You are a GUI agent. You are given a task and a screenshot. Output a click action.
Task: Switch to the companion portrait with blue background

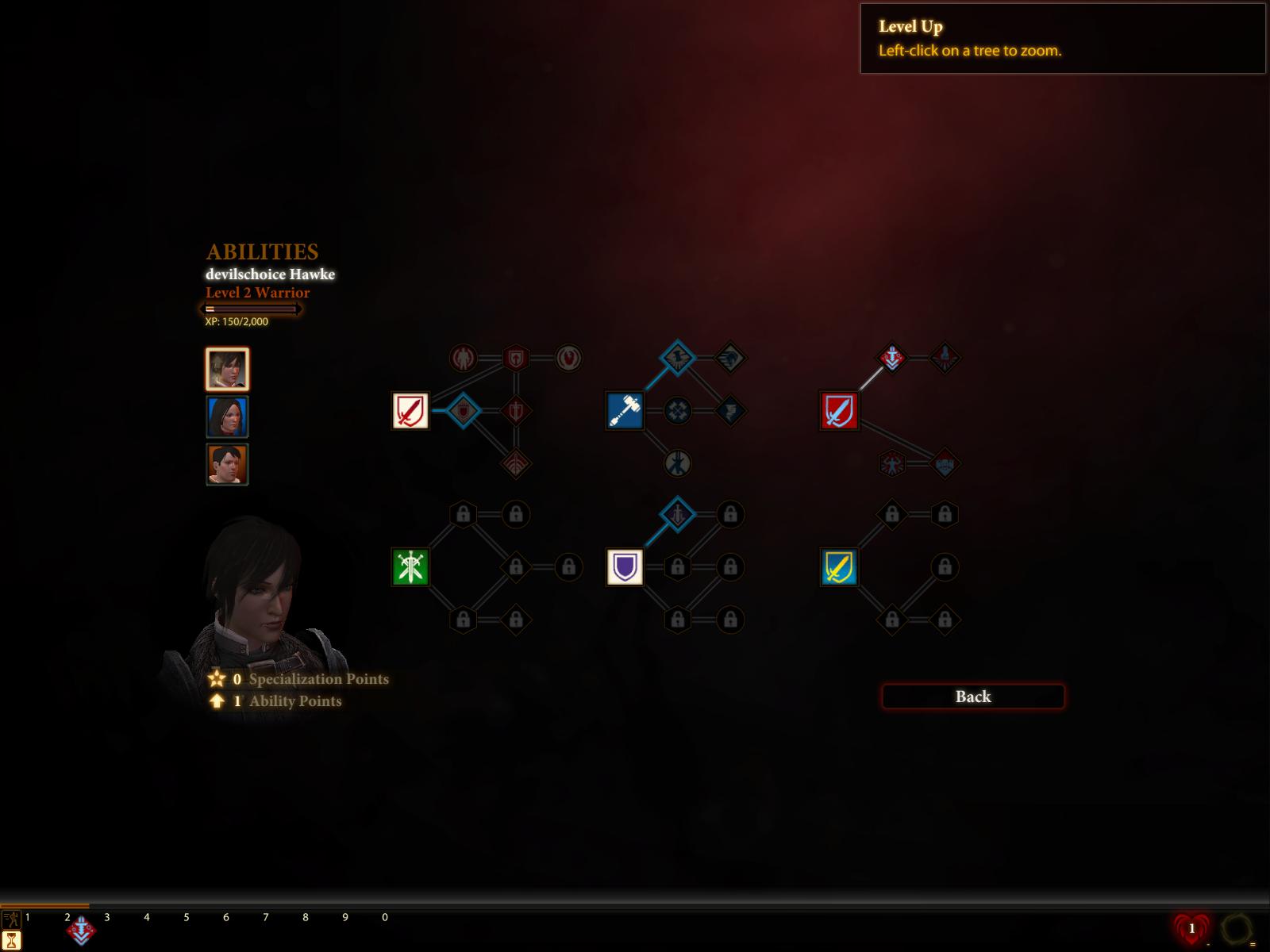click(x=227, y=417)
